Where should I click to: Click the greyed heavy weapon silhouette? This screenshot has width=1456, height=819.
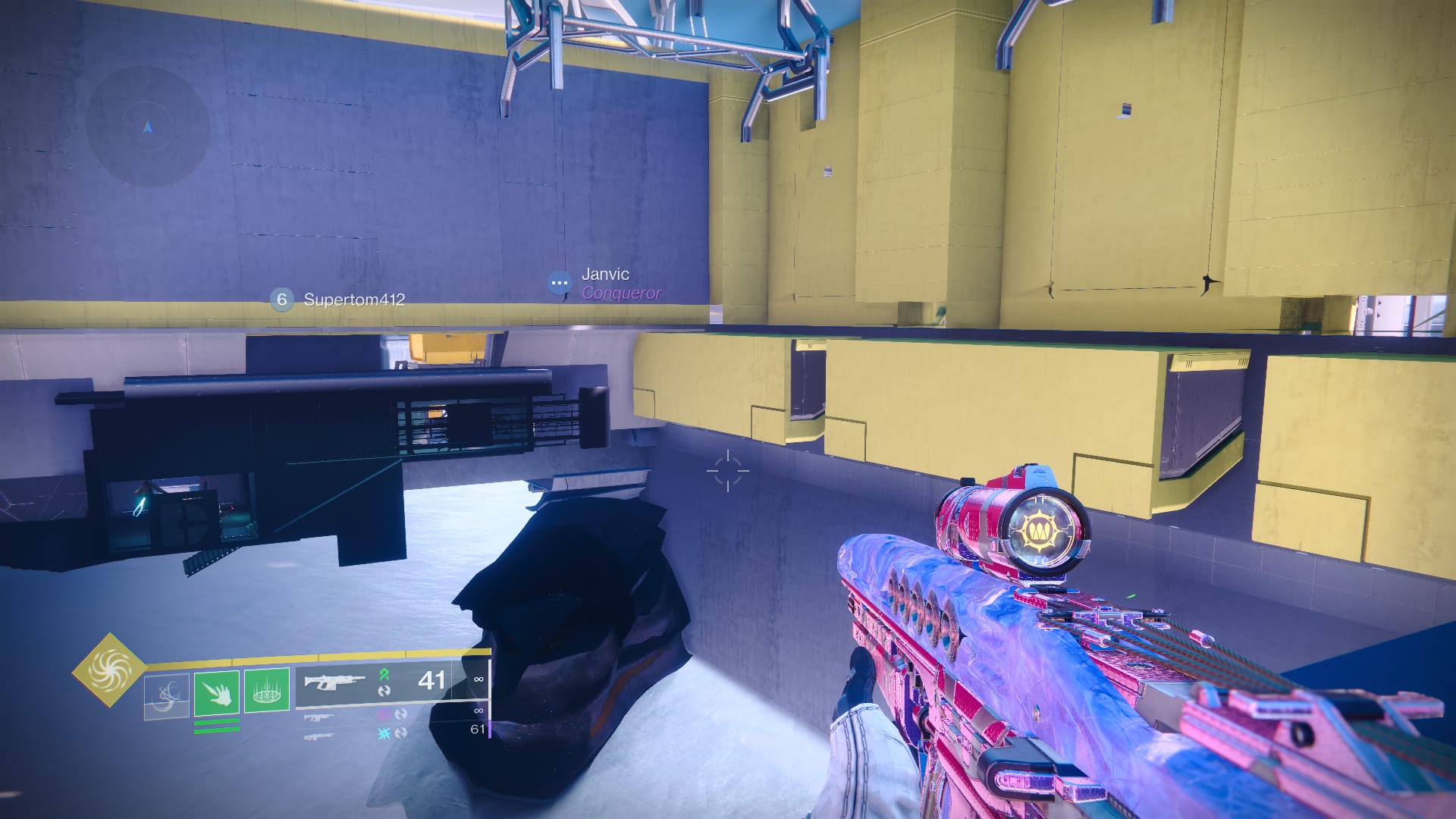[x=320, y=736]
